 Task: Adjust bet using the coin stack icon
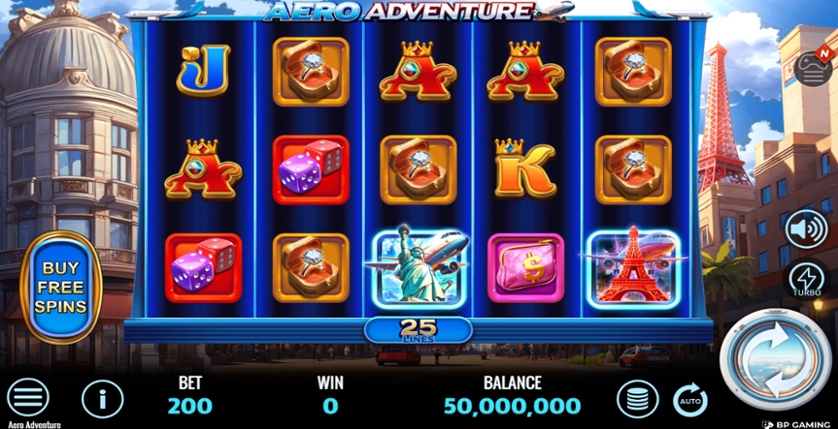tap(637, 399)
